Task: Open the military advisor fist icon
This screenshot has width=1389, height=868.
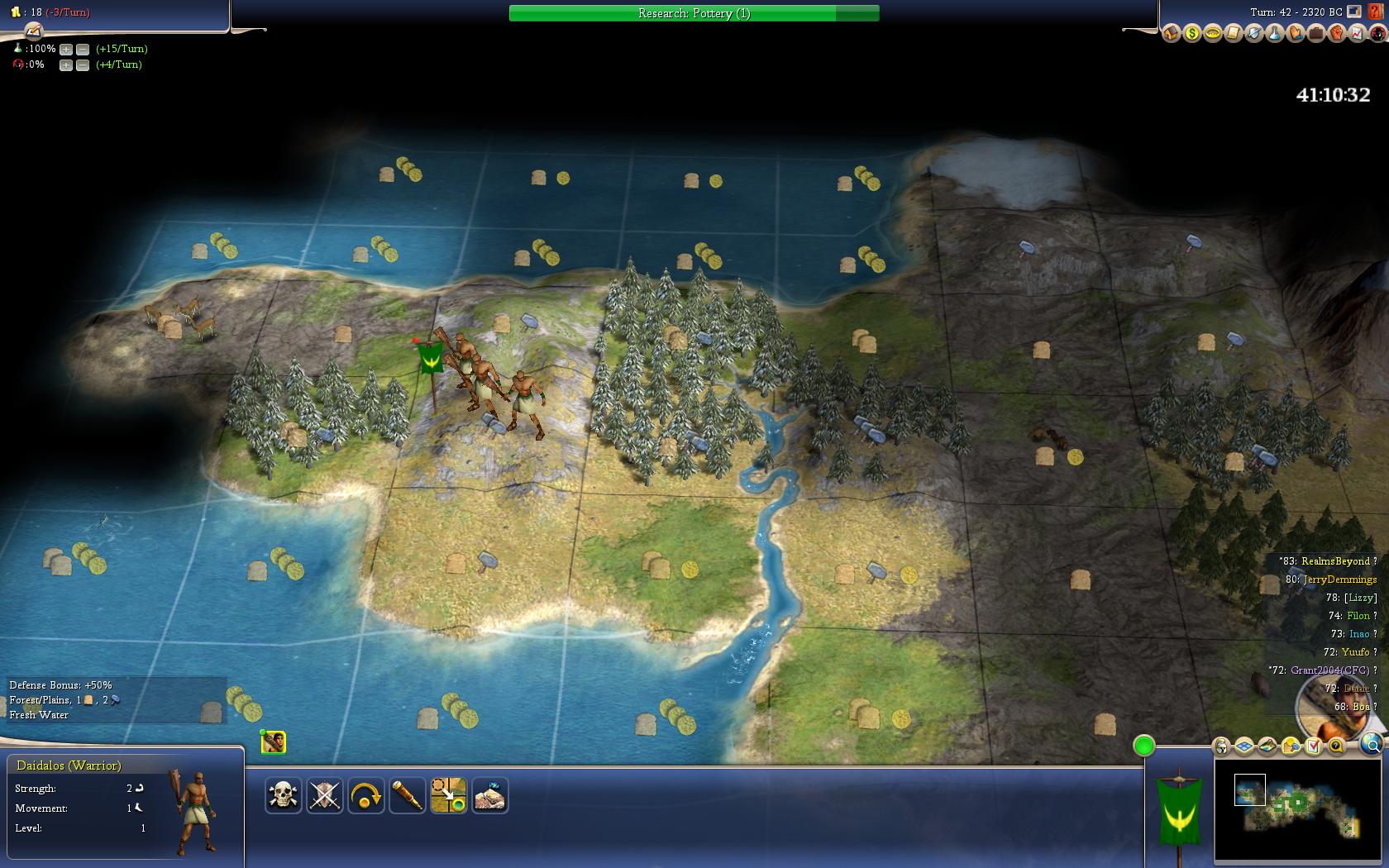Action: click(1336, 34)
